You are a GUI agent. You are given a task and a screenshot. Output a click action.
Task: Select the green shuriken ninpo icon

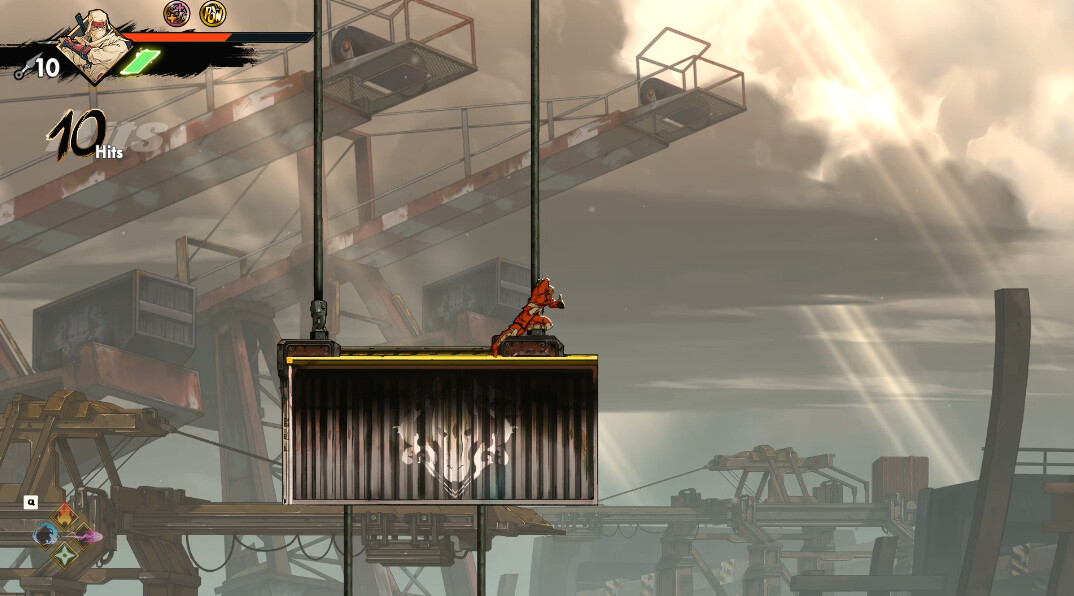[65, 555]
